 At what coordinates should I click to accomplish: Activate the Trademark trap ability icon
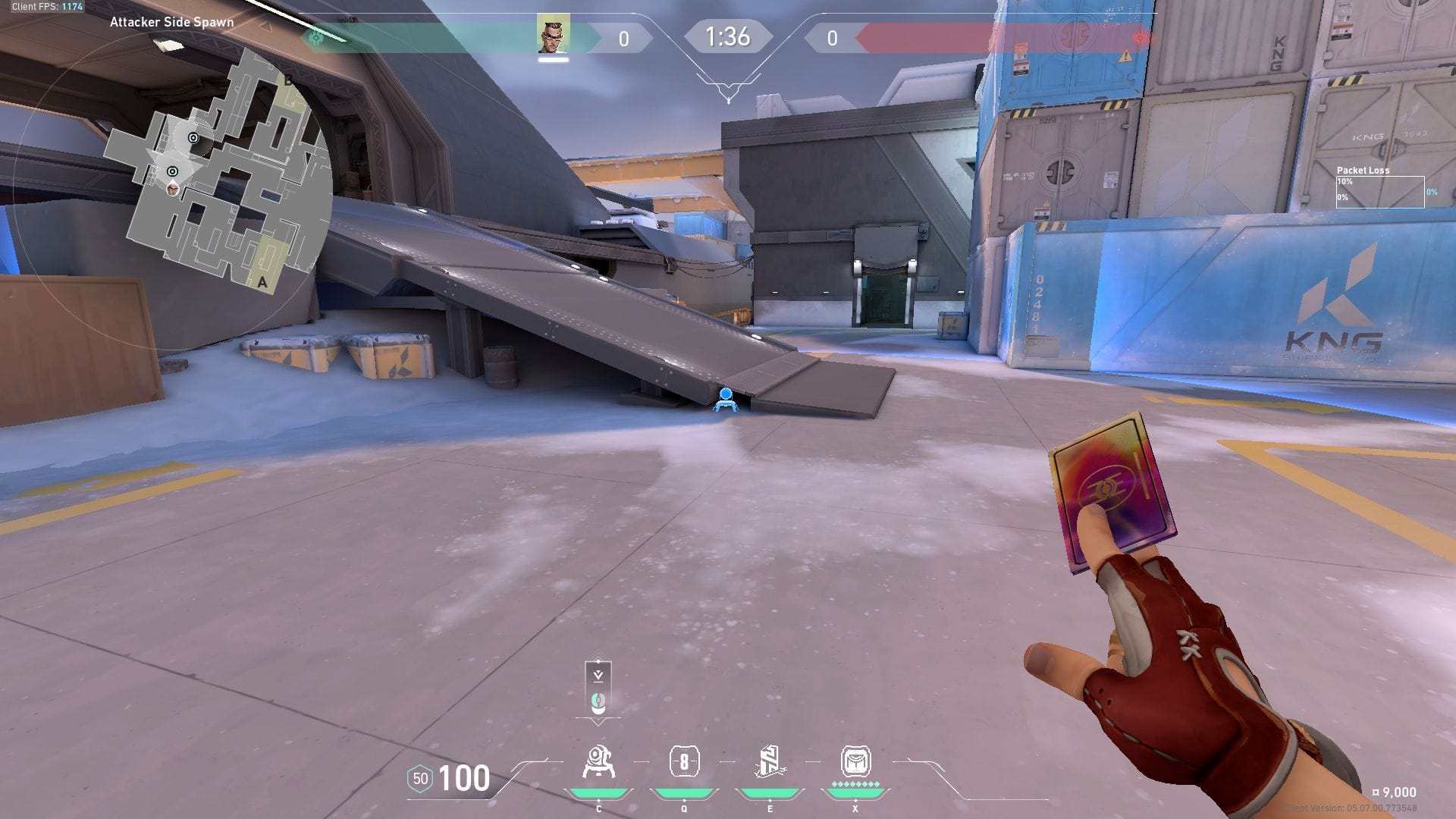pyautogui.click(x=598, y=762)
